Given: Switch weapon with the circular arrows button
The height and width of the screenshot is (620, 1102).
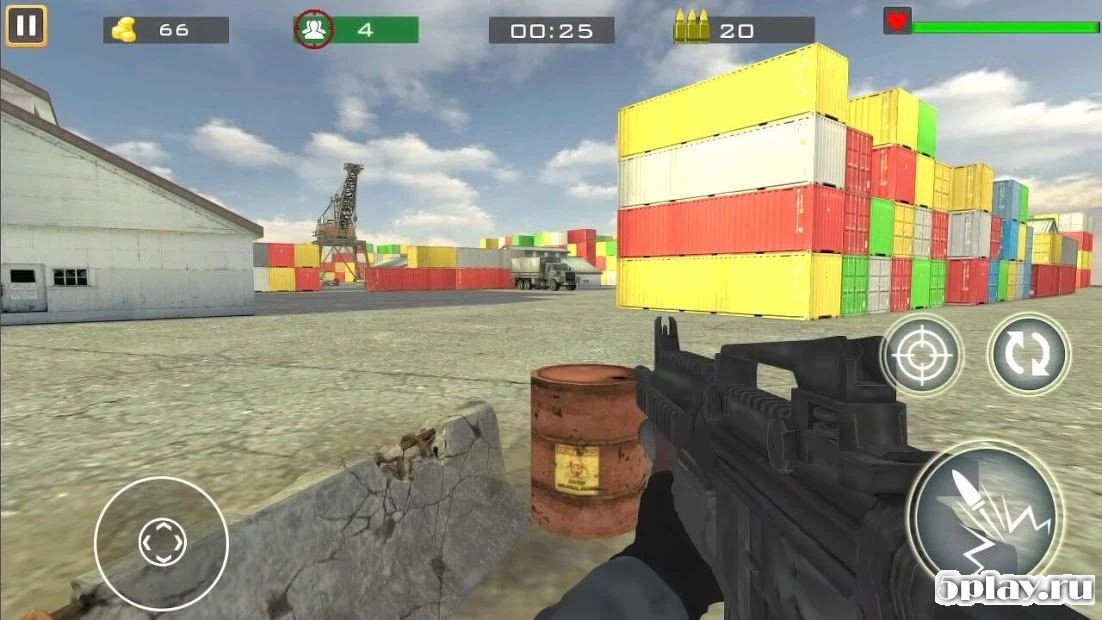Looking at the screenshot, I should [x=1028, y=354].
